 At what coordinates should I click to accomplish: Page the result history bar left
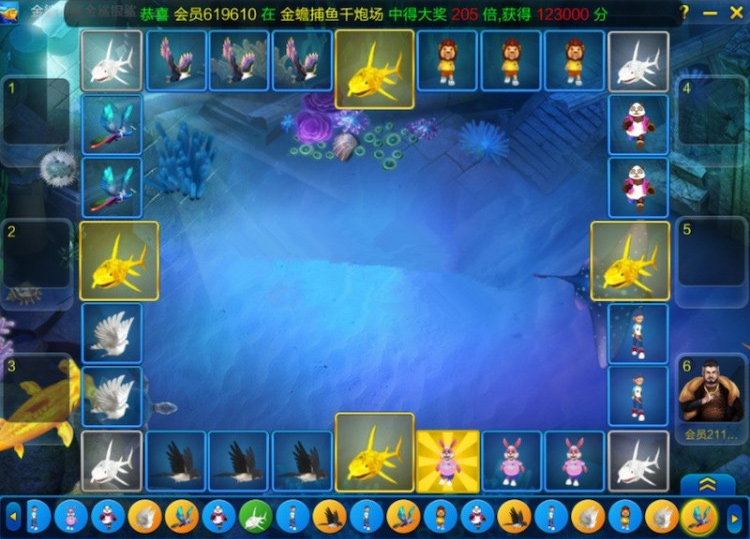(x=14, y=517)
